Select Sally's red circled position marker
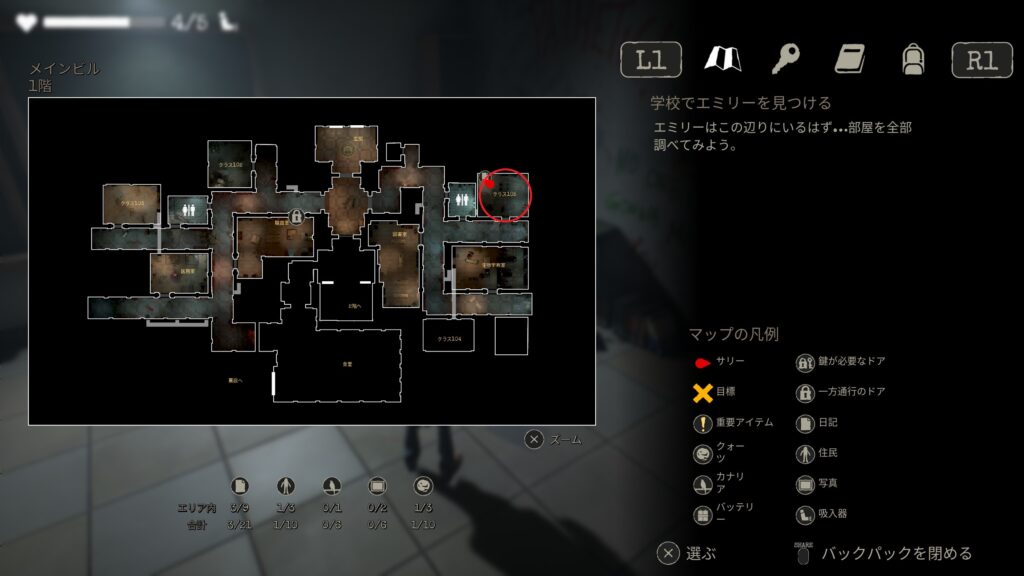The width and height of the screenshot is (1024, 576). click(505, 193)
